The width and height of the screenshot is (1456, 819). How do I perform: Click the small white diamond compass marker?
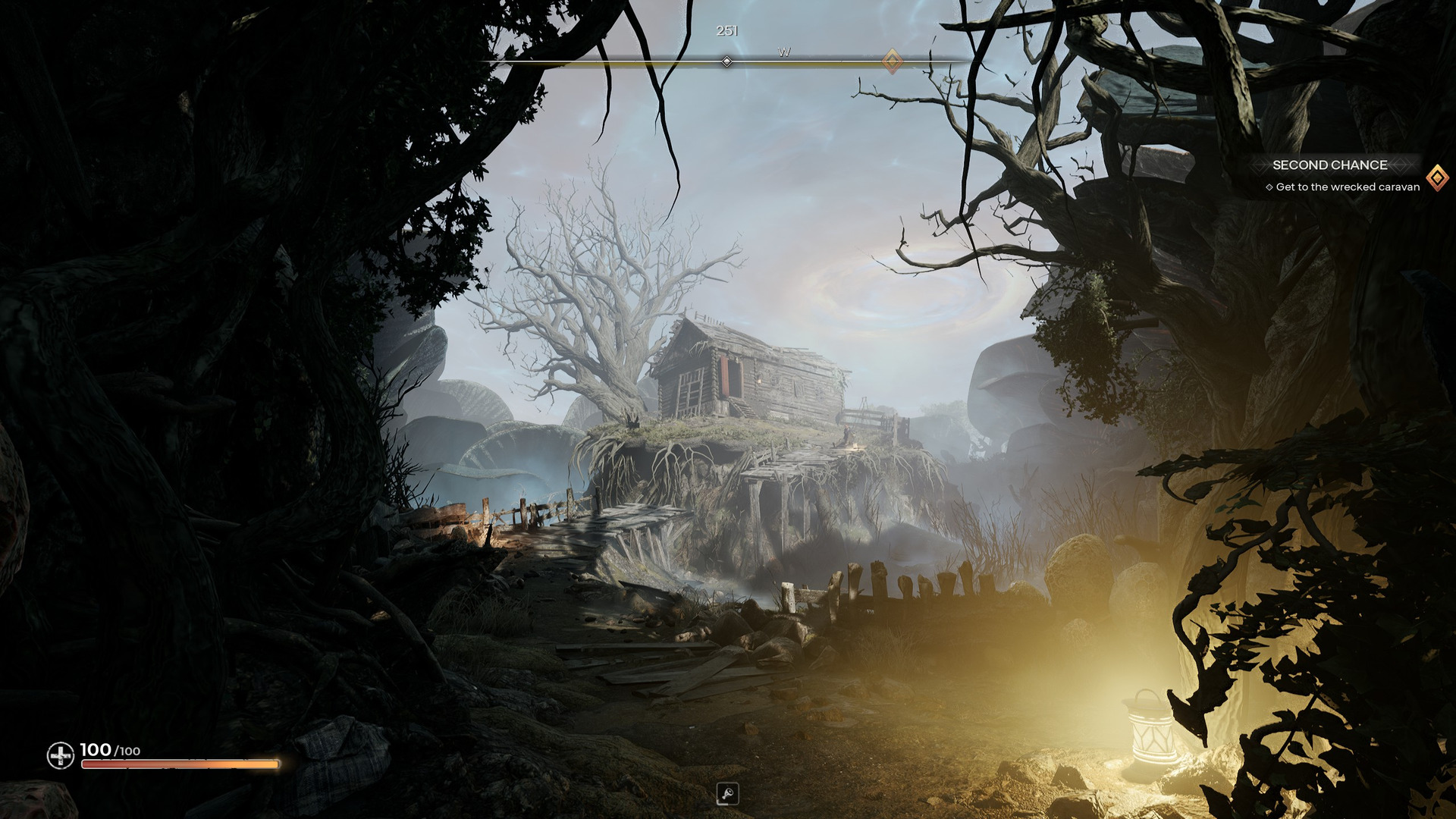pos(726,61)
